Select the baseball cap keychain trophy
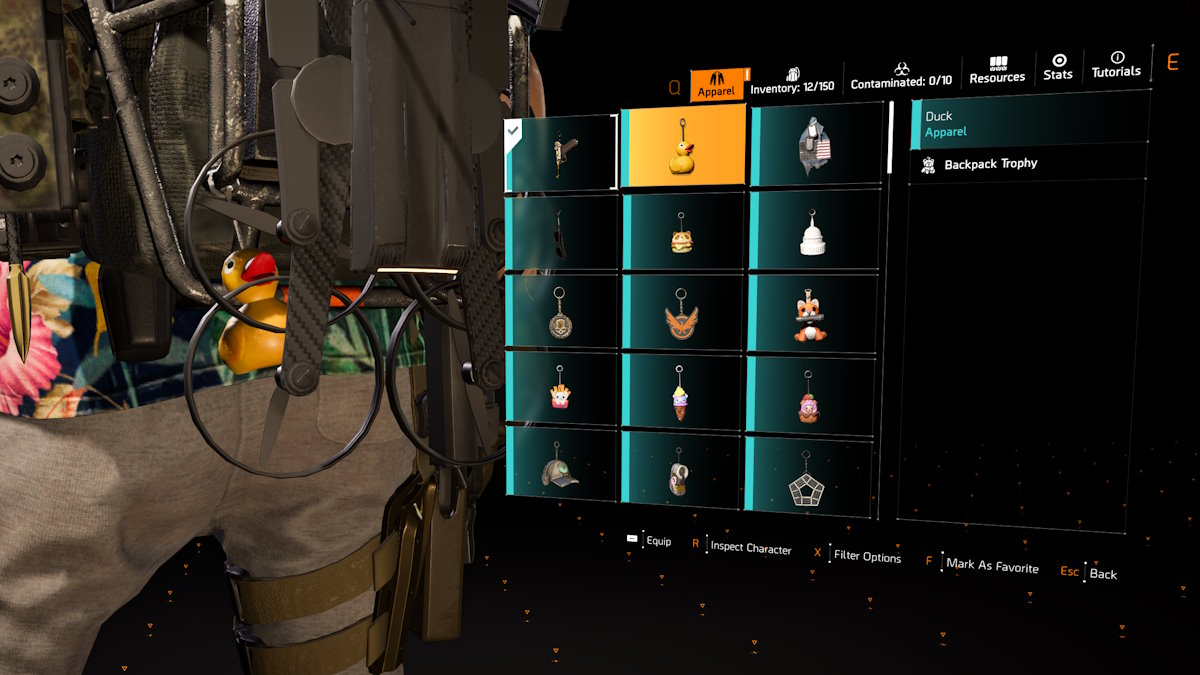1200x675 pixels. click(x=561, y=466)
